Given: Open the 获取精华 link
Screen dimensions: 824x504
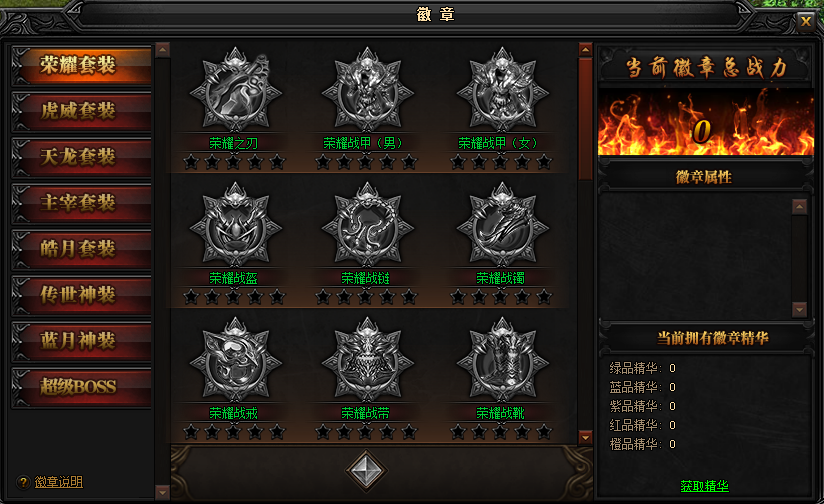Looking at the screenshot, I should (704, 487).
